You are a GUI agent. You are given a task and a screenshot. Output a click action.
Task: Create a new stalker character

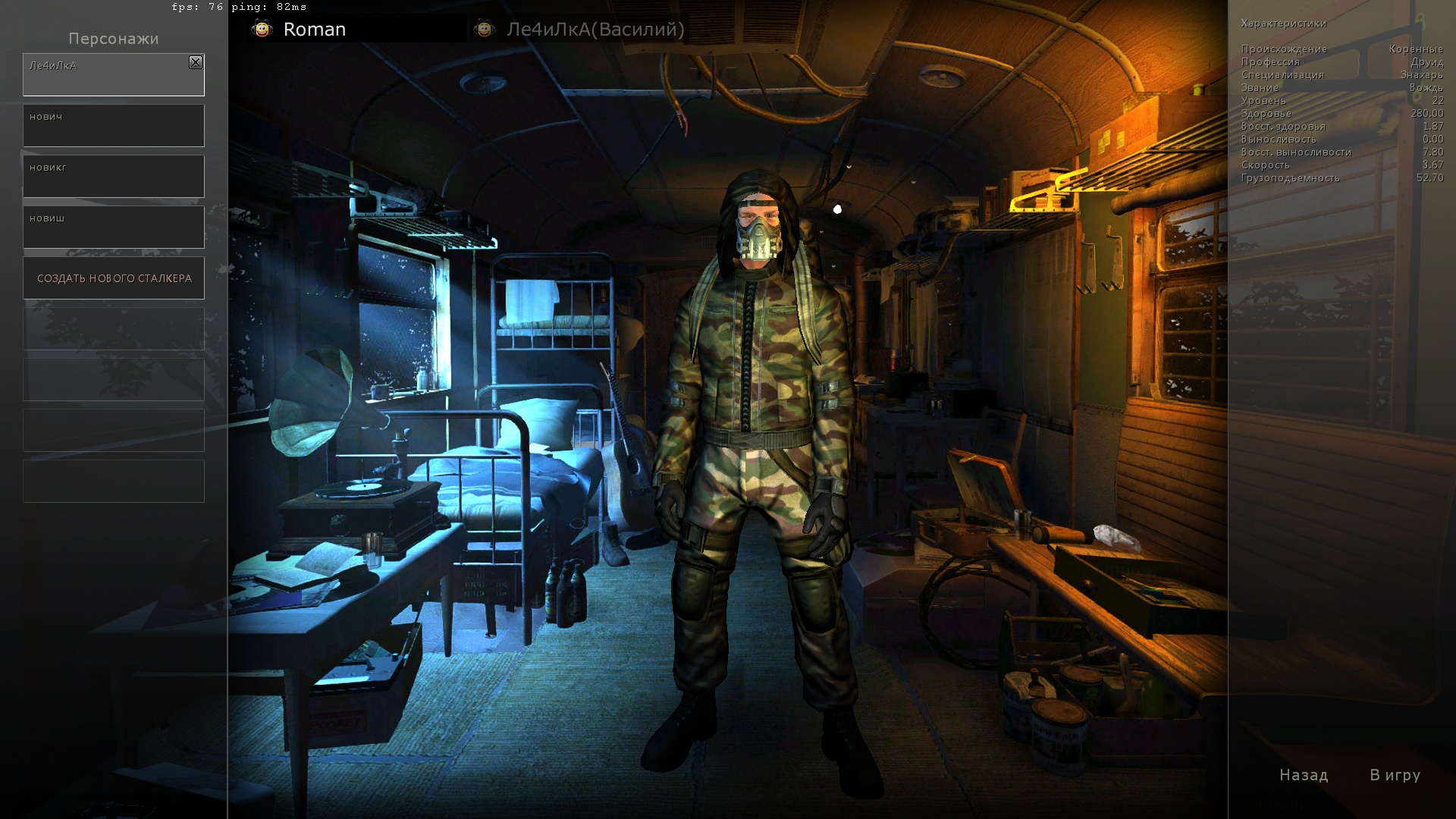[x=114, y=278]
